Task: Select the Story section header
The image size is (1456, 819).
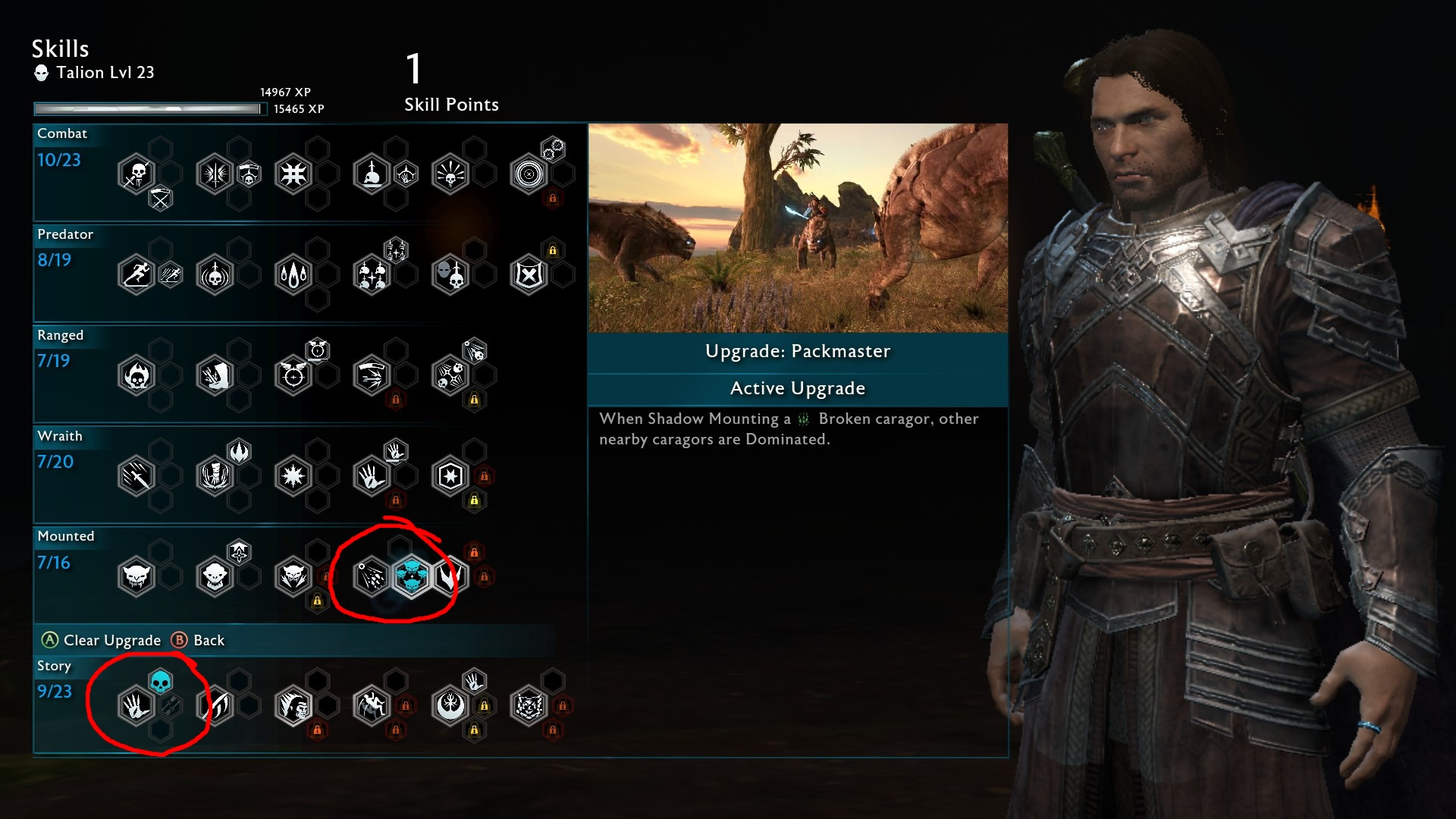Action: (54, 666)
